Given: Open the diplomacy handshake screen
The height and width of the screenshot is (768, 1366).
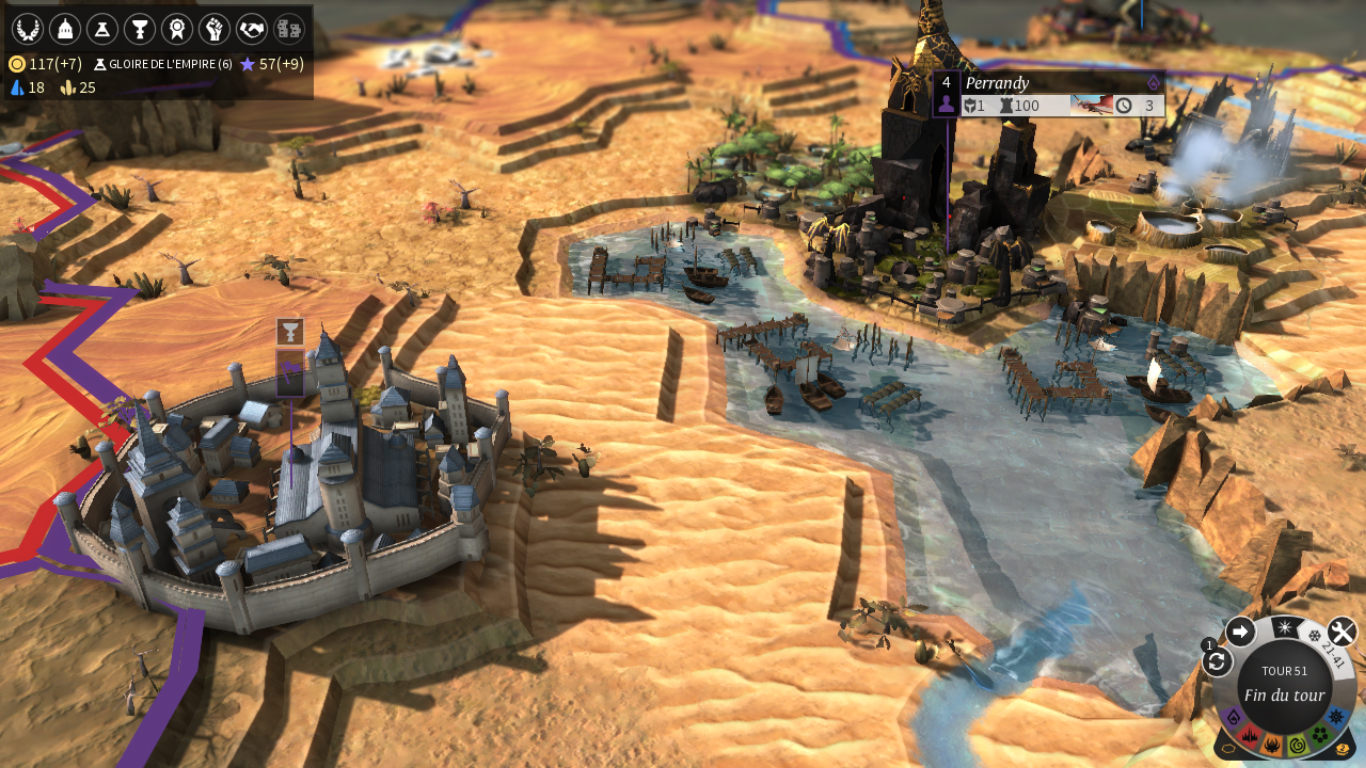Looking at the screenshot, I should [x=252, y=28].
